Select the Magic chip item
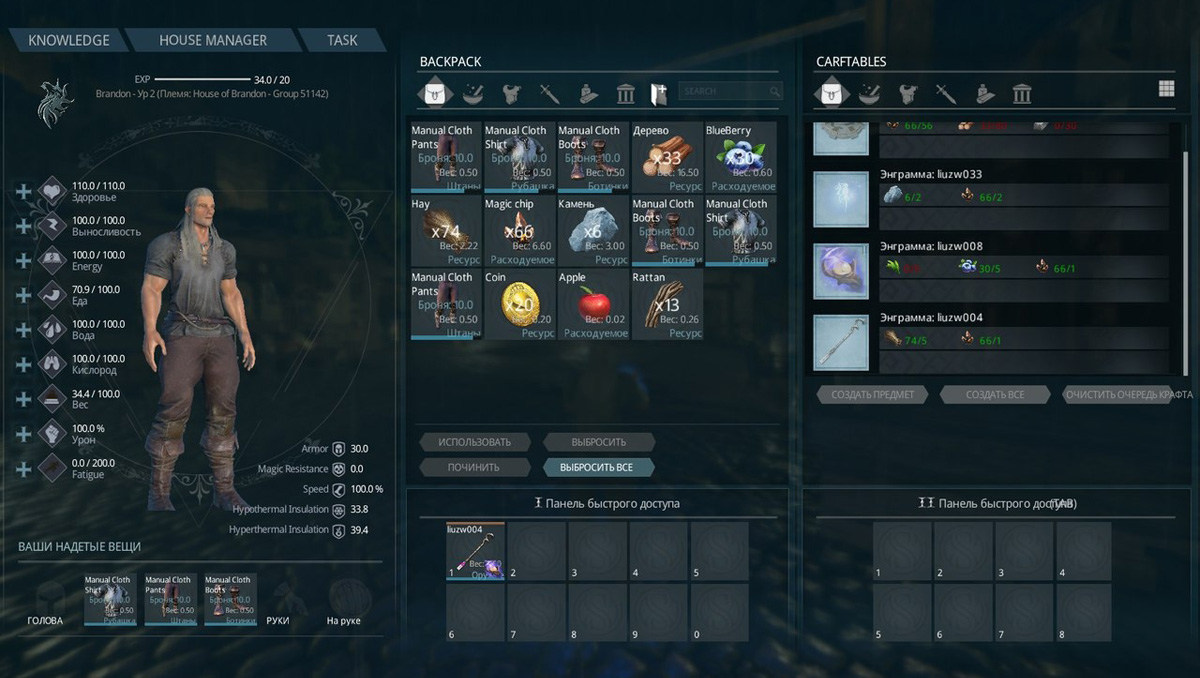The image size is (1200, 678). click(x=519, y=231)
